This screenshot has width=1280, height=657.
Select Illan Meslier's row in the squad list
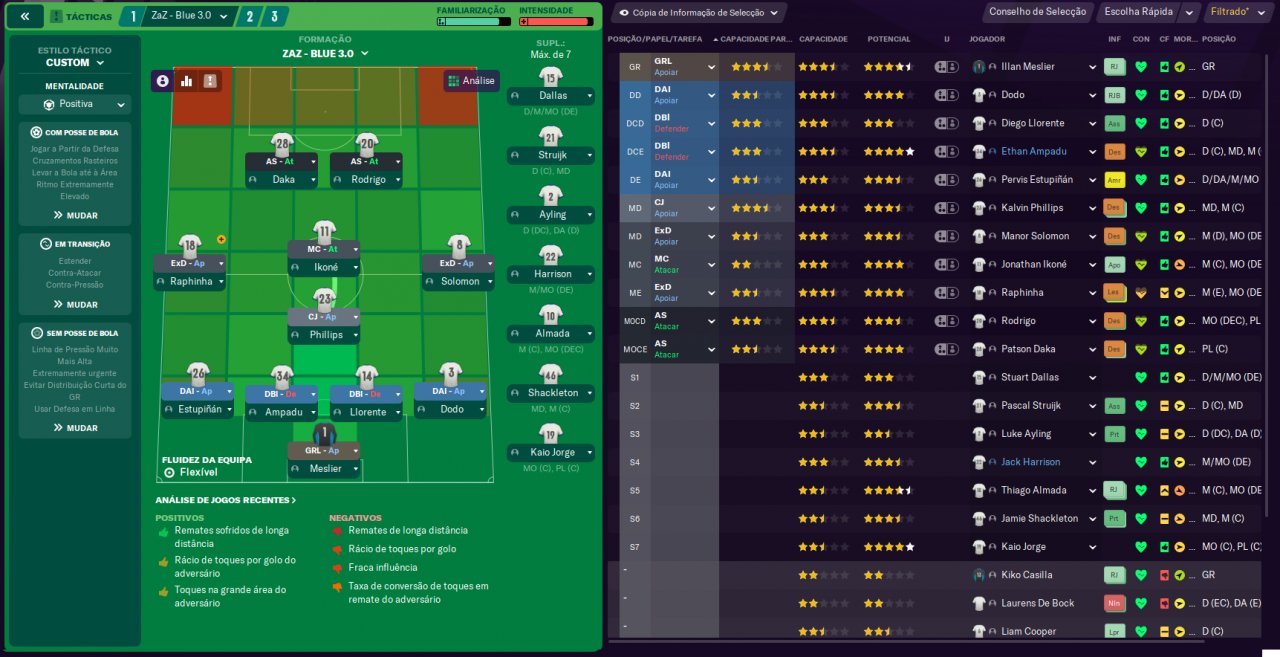1027,67
